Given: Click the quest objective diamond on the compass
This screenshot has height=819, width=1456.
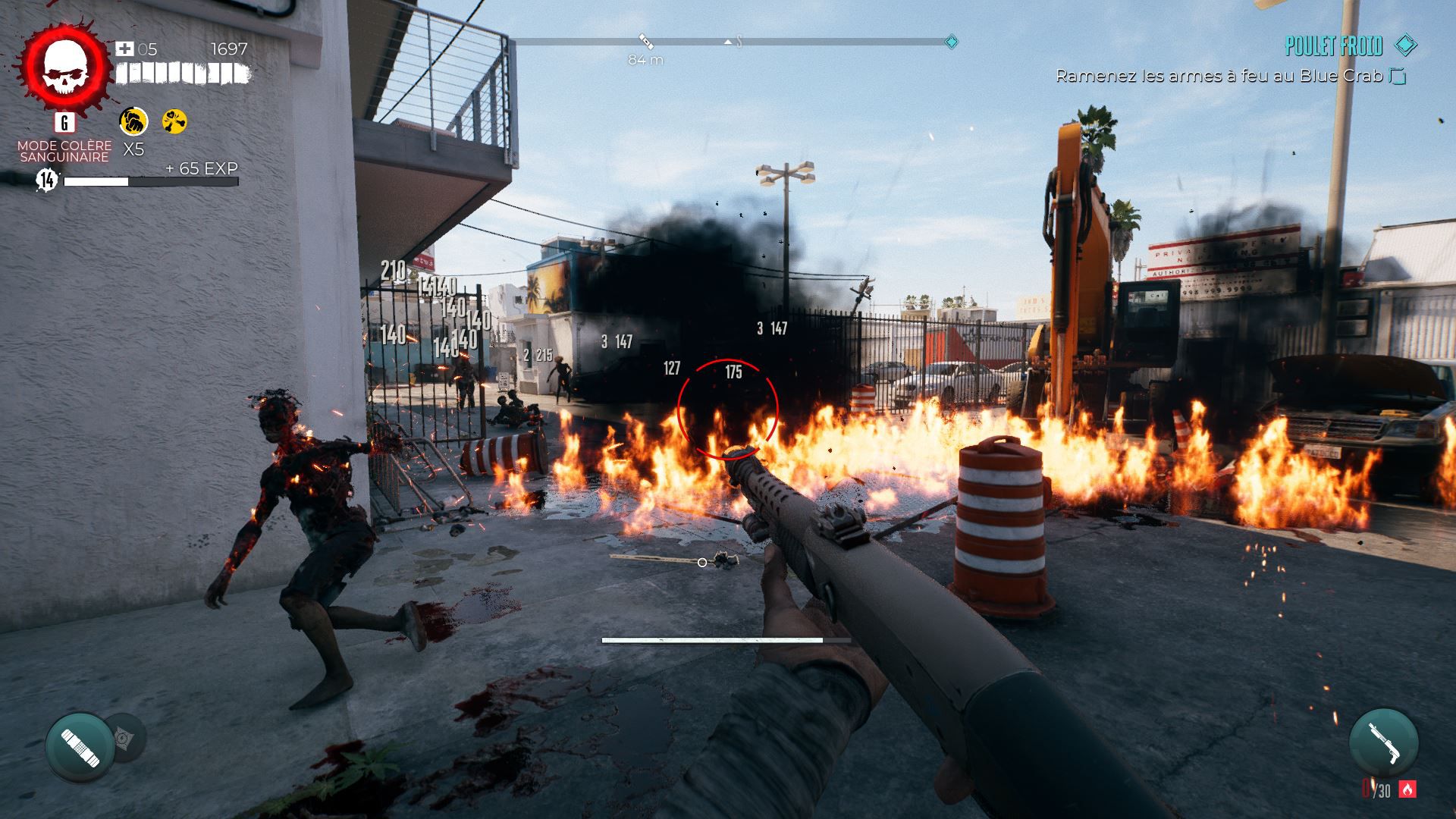Looking at the screenshot, I should 951,42.
